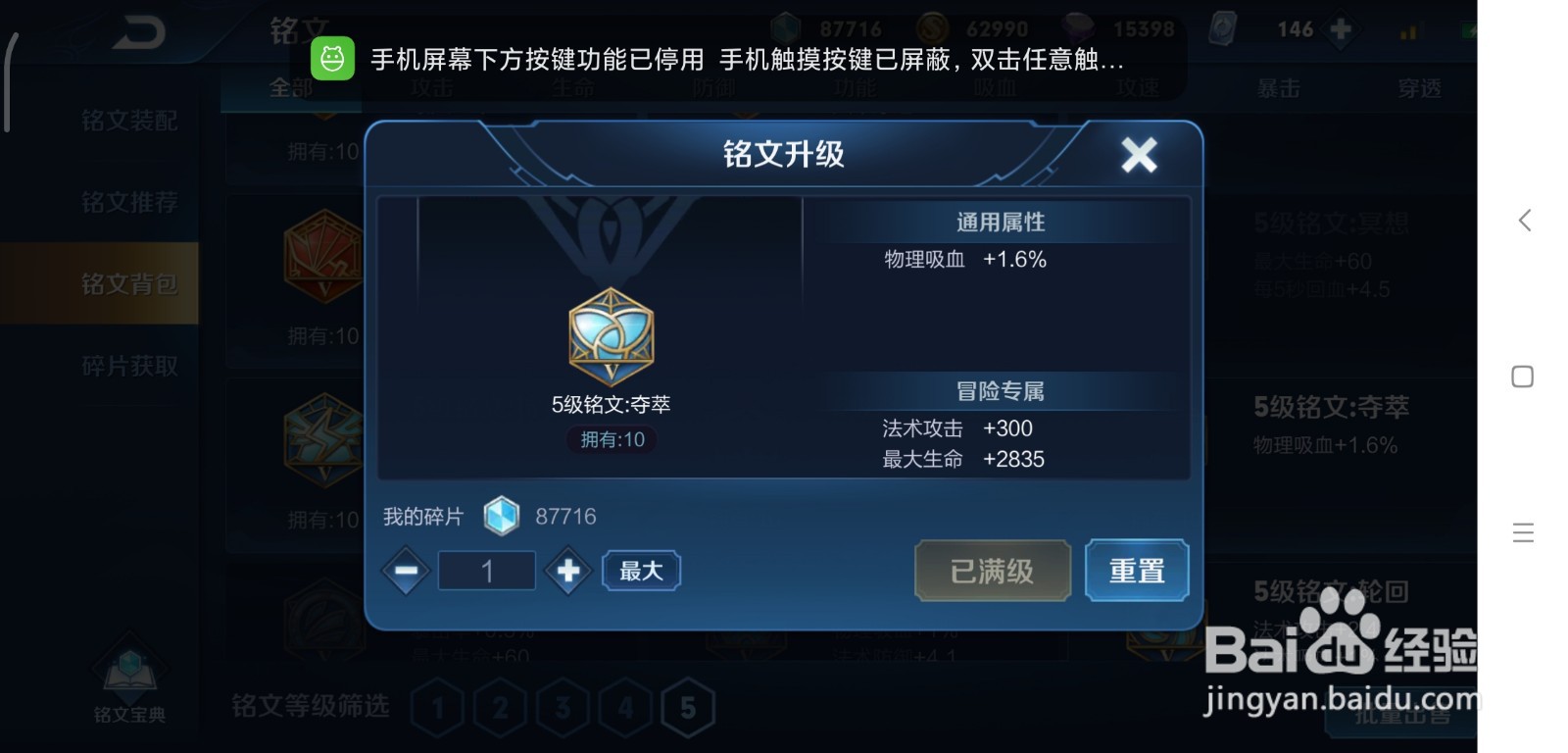
Task: Toggle the level 5 rune filter
Action: [x=687, y=705]
